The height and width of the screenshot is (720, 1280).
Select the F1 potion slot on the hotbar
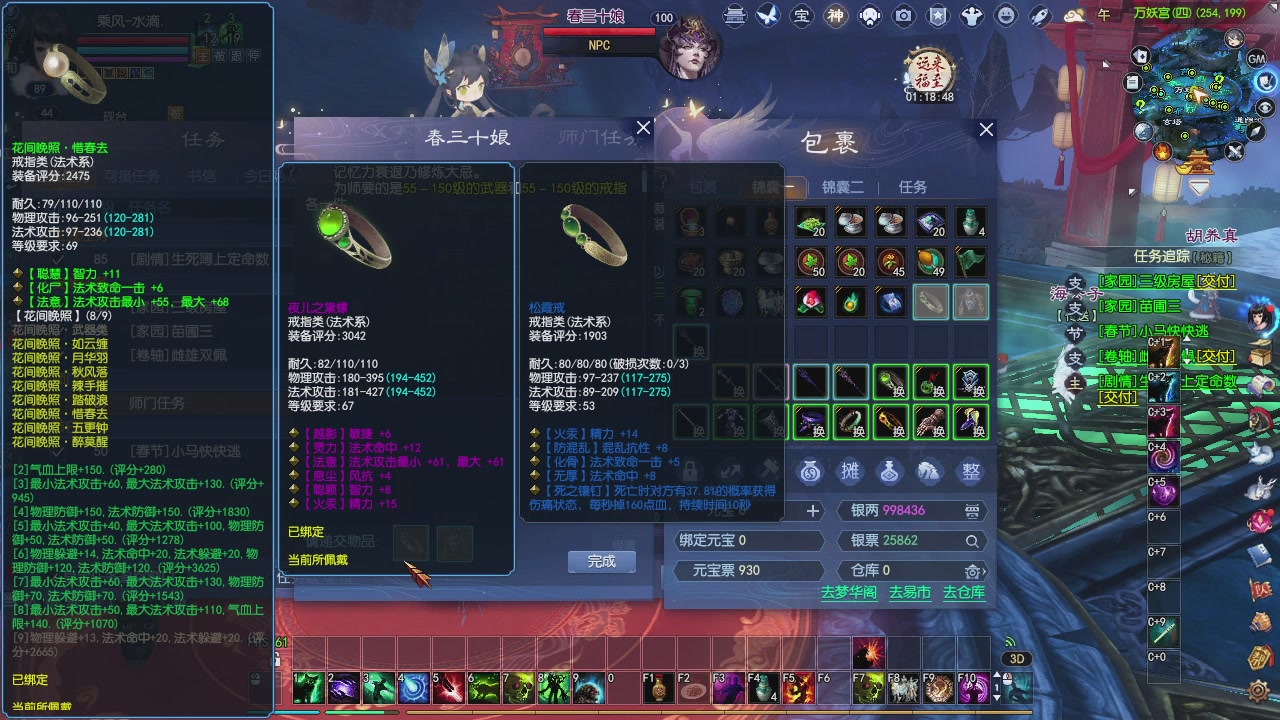(x=657, y=687)
